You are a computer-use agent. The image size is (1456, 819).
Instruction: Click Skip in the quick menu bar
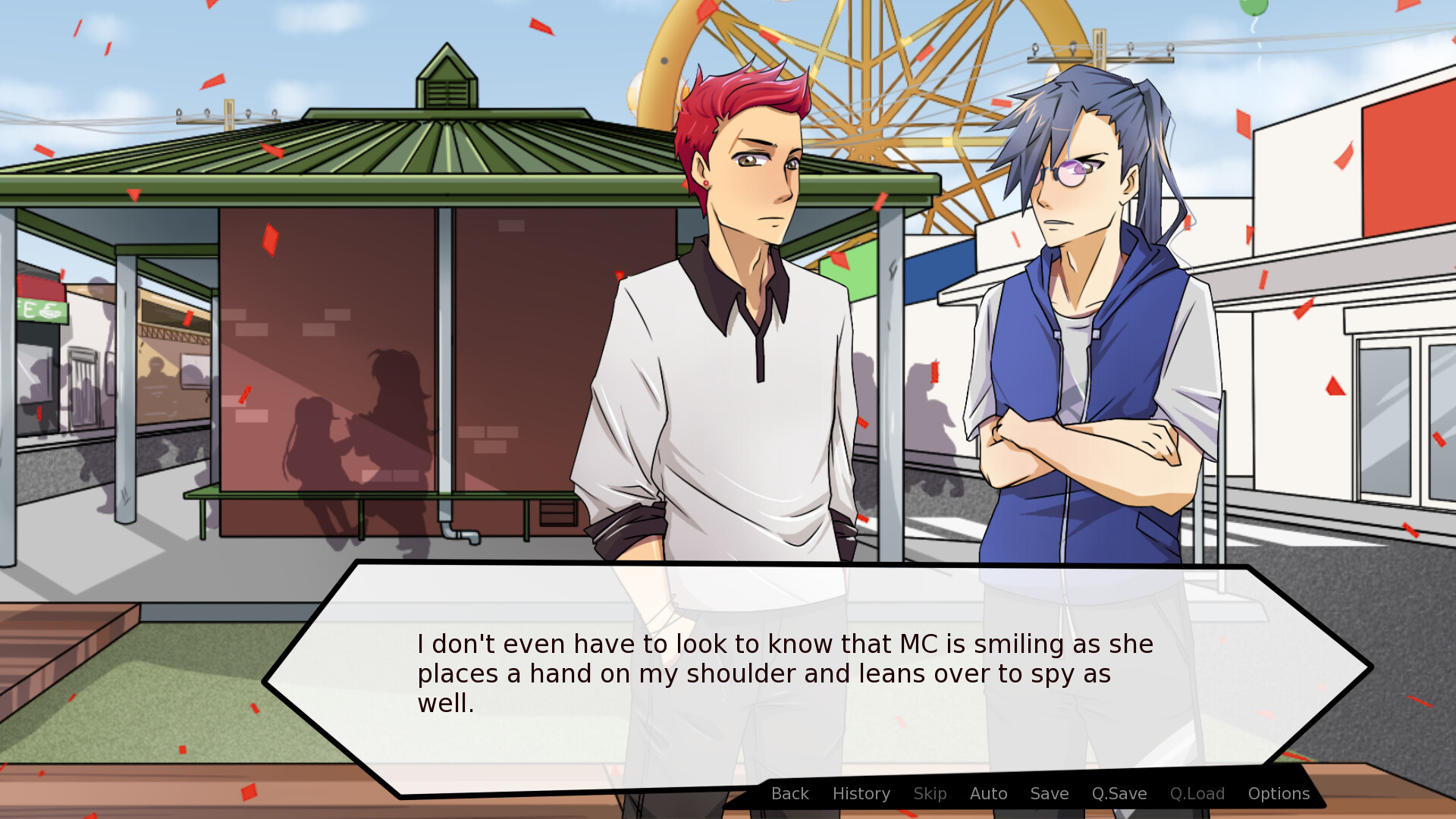tap(930, 793)
